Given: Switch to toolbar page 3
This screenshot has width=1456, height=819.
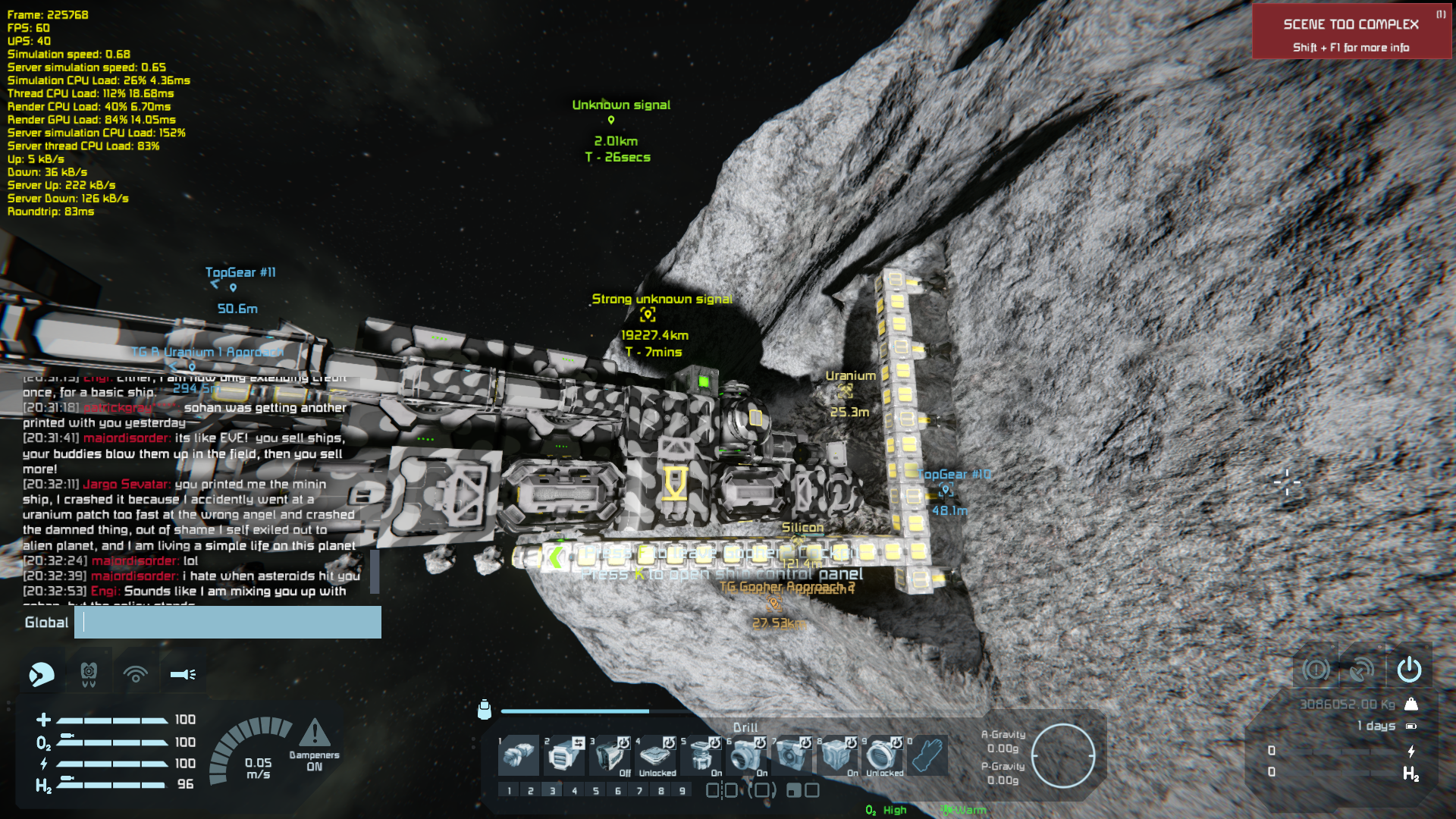Looking at the screenshot, I should pyautogui.click(x=552, y=791).
